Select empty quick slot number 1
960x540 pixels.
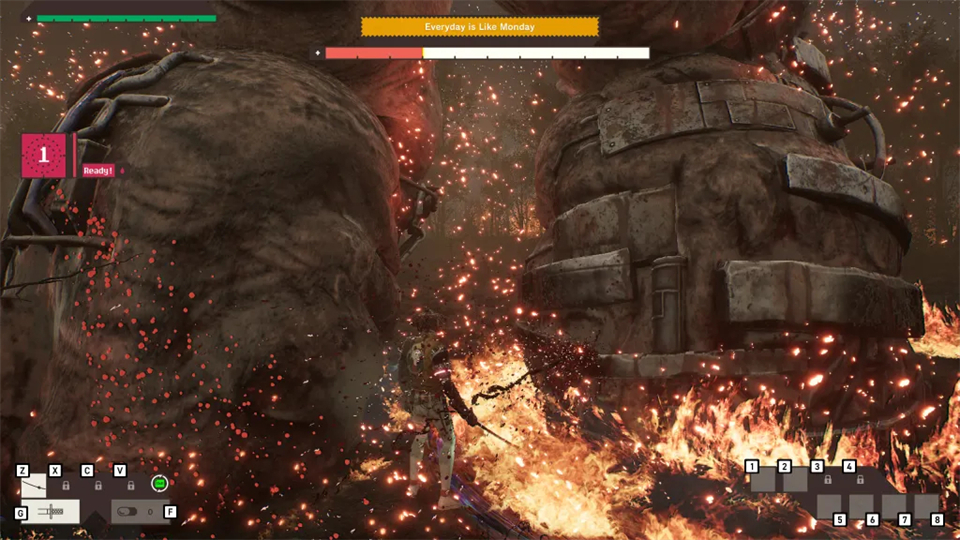[763, 481]
